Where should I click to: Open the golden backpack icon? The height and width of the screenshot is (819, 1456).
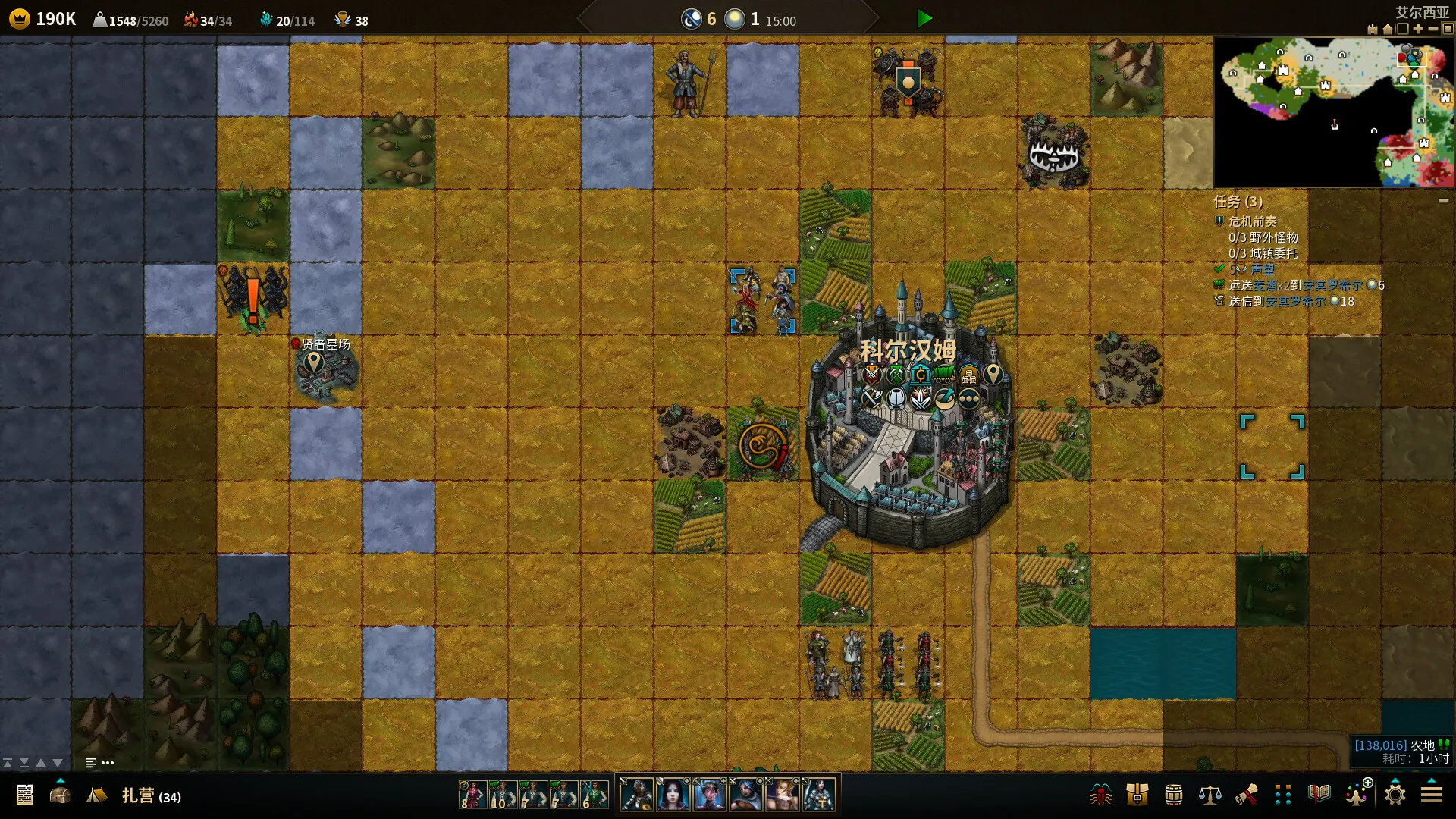pyautogui.click(x=1137, y=795)
